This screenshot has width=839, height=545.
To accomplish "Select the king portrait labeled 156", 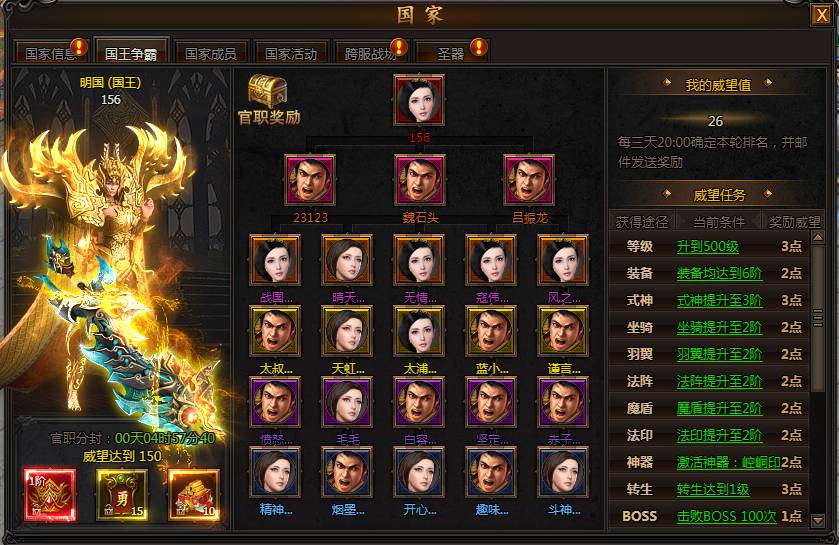I will tap(419, 100).
